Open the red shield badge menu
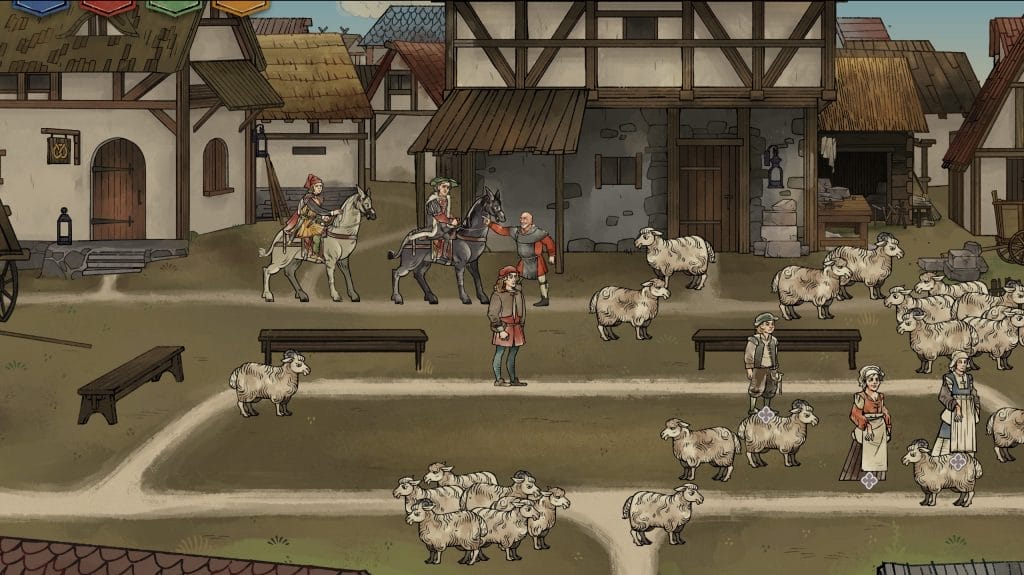Screen dimensions: 1024x575 pyautogui.click(x=108, y=6)
